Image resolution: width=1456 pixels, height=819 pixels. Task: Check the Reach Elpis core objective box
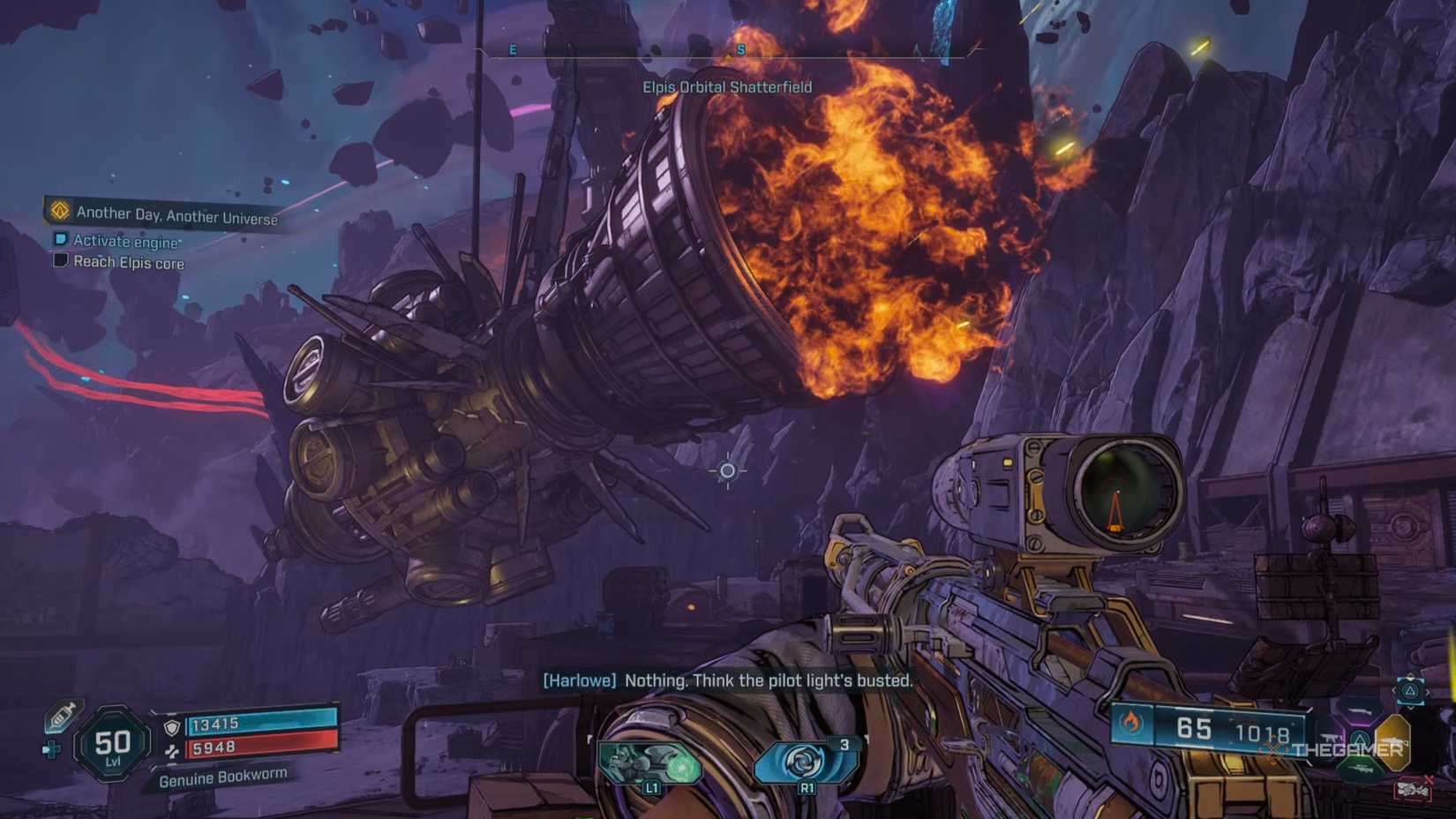59,260
